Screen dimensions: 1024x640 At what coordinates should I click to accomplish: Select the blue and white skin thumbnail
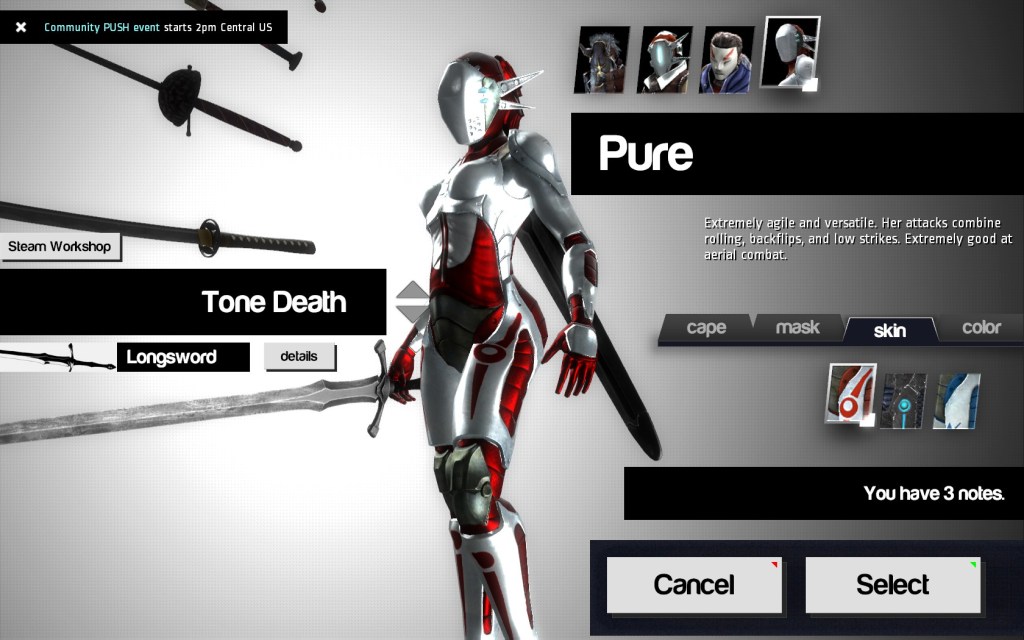click(x=957, y=400)
